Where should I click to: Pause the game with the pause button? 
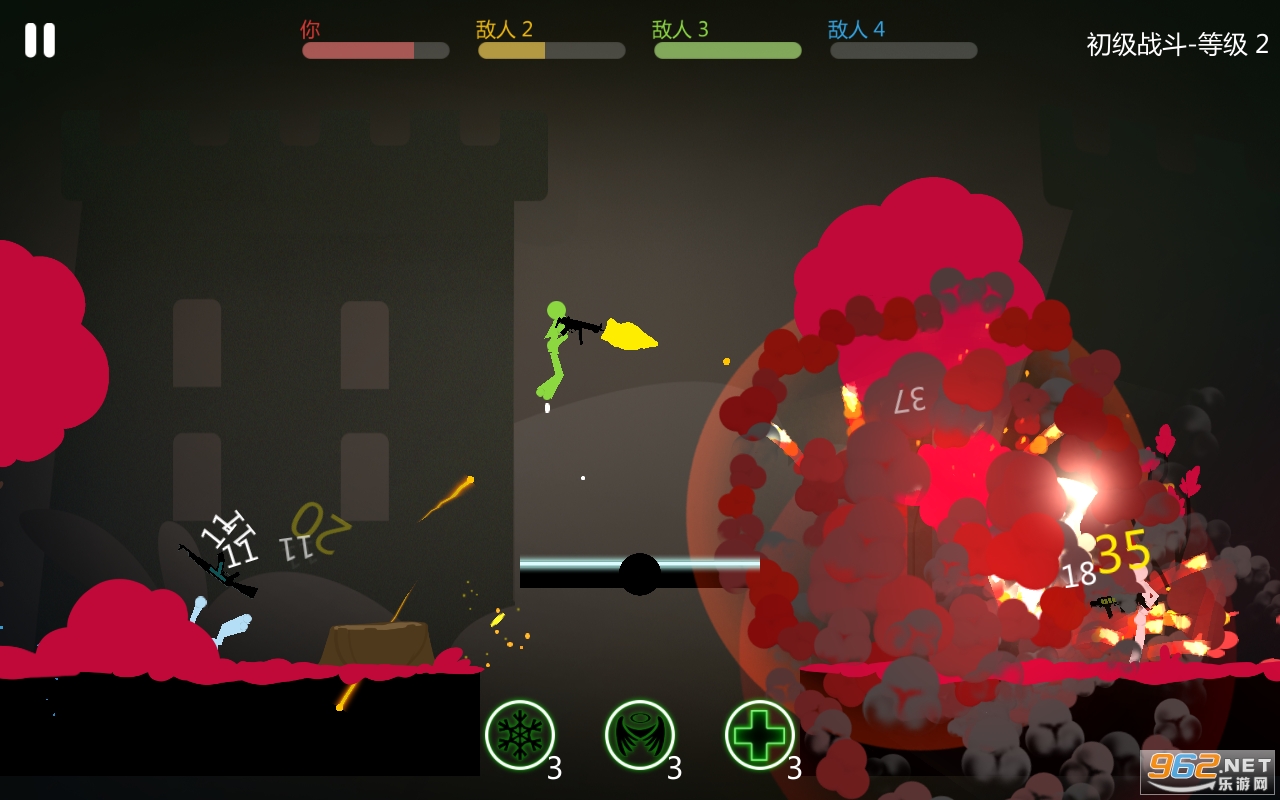click(x=40, y=40)
